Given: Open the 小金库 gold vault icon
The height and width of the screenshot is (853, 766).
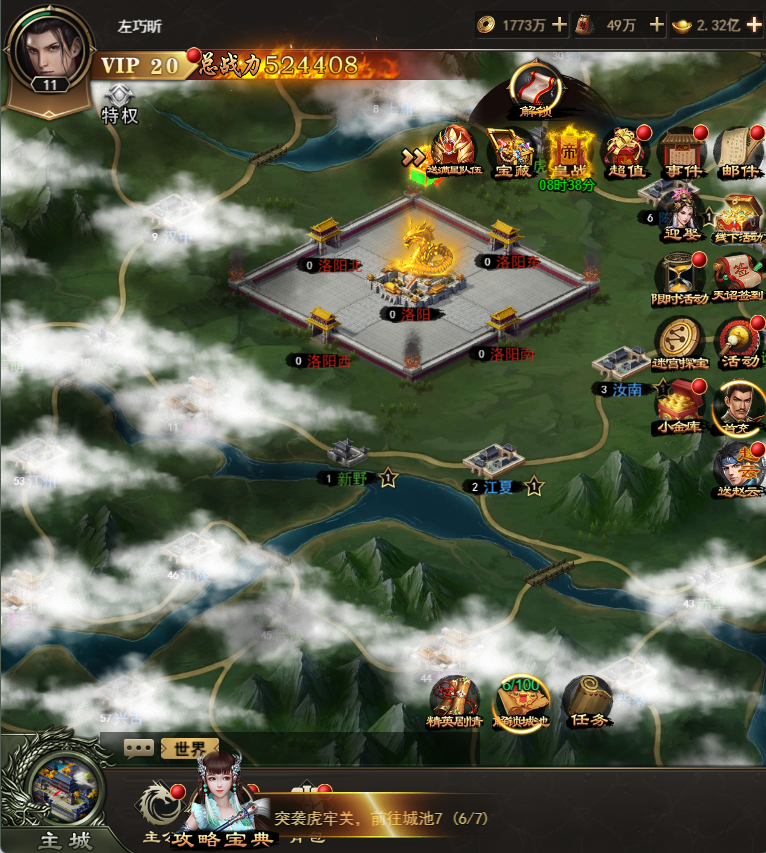Looking at the screenshot, I should tap(680, 405).
